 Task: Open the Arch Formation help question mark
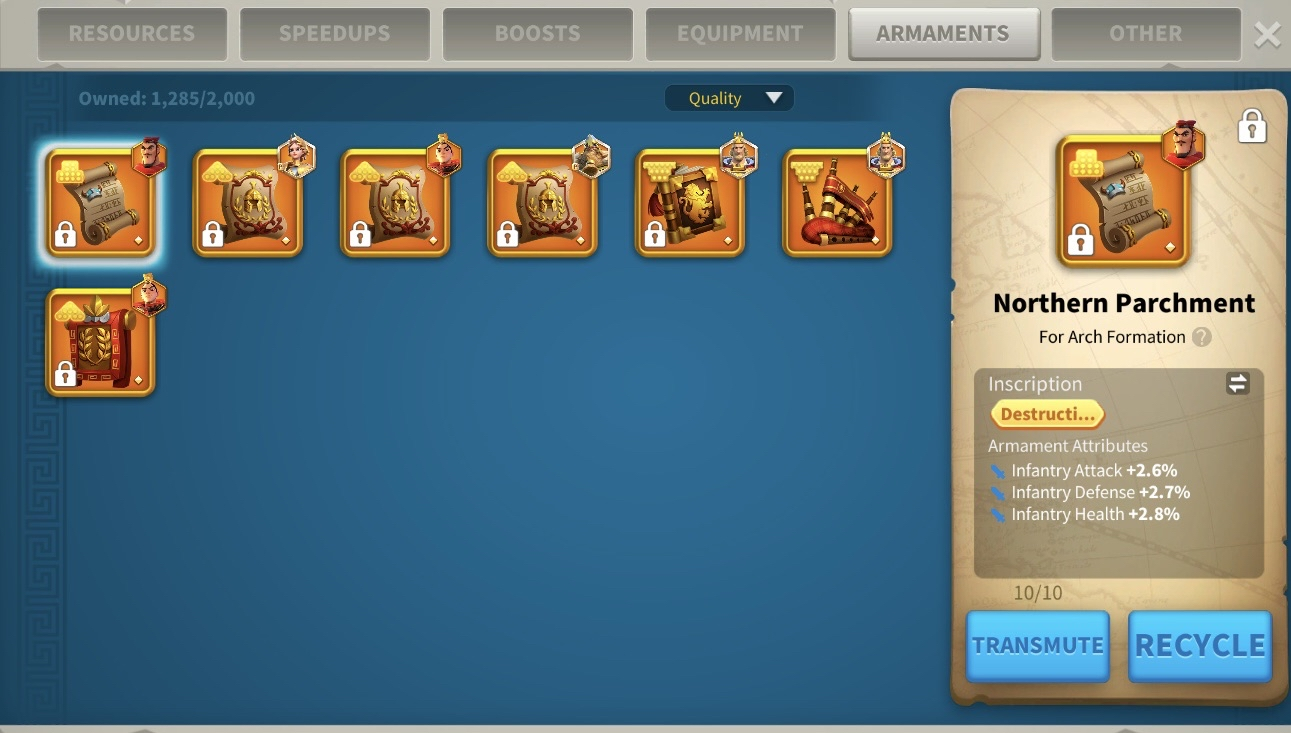pyautogui.click(x=1202, y=337)
